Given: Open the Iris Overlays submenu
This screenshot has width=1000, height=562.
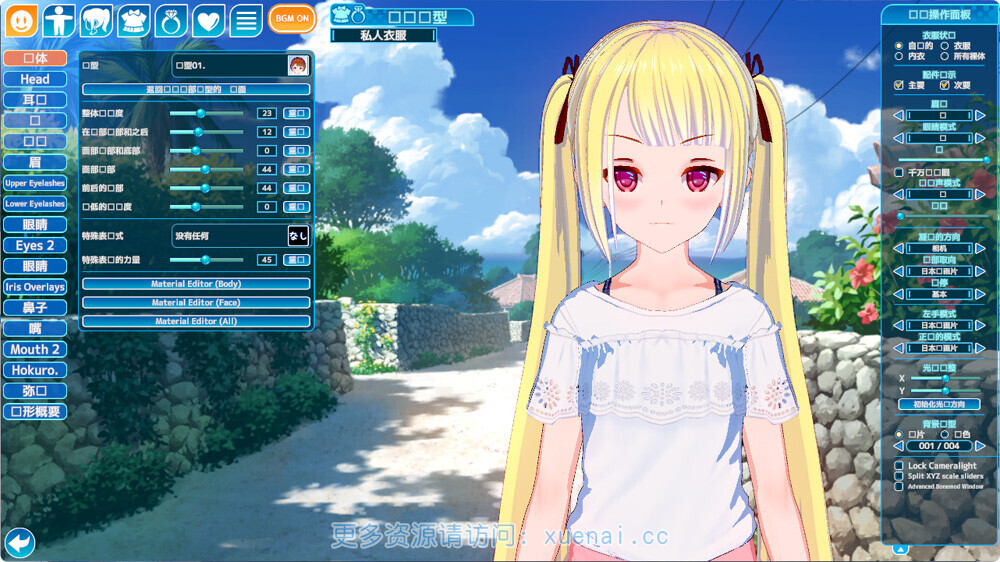Looking at the screenshot, I should coord(35,287).
